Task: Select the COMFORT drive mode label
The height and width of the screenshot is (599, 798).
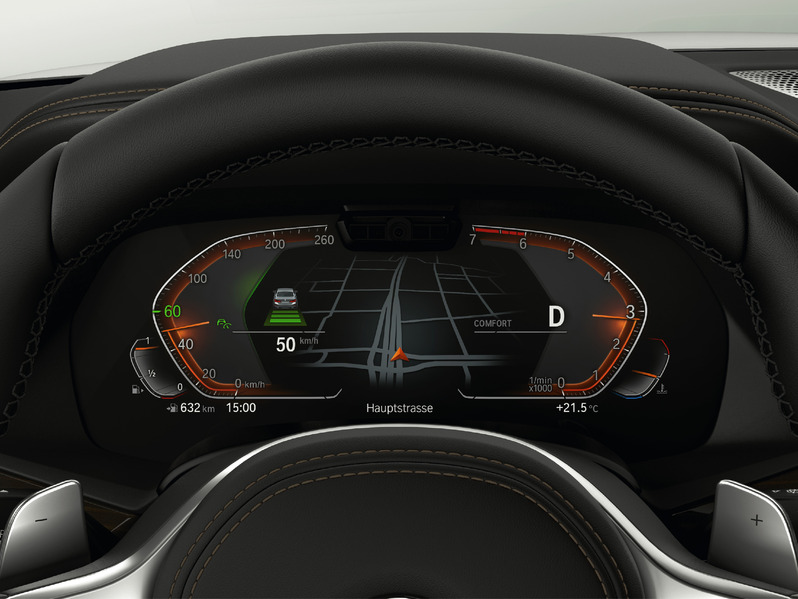Action: 493,323
